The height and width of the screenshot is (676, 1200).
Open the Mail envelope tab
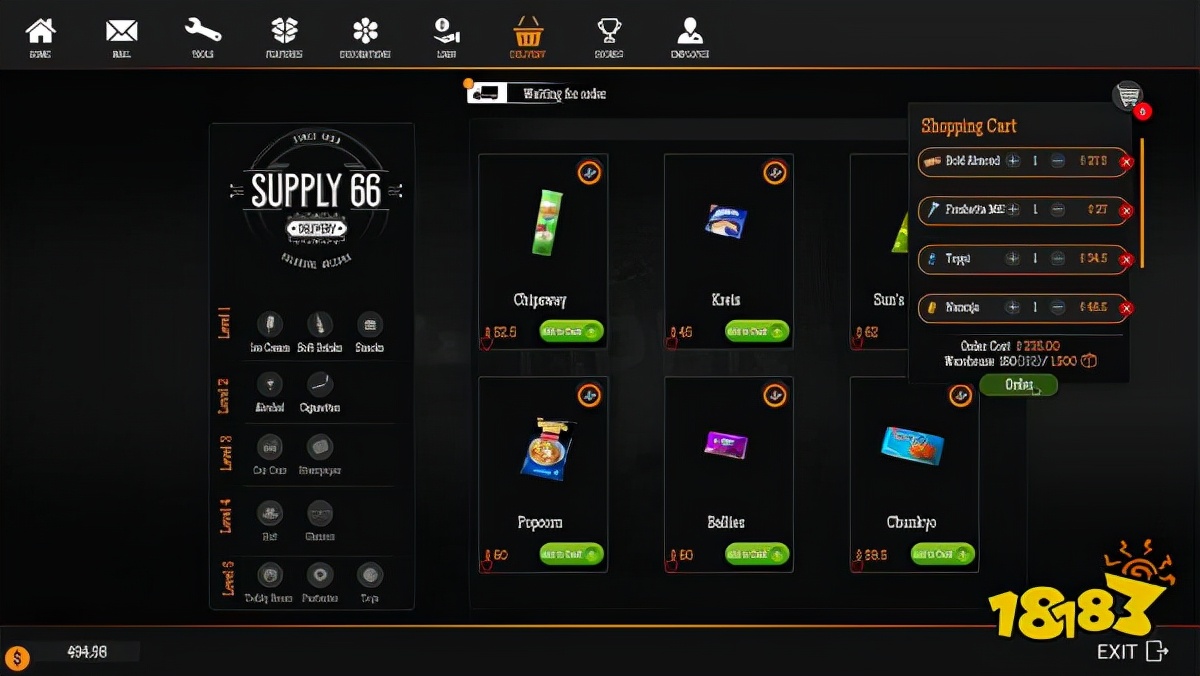(x=122, y=37)
